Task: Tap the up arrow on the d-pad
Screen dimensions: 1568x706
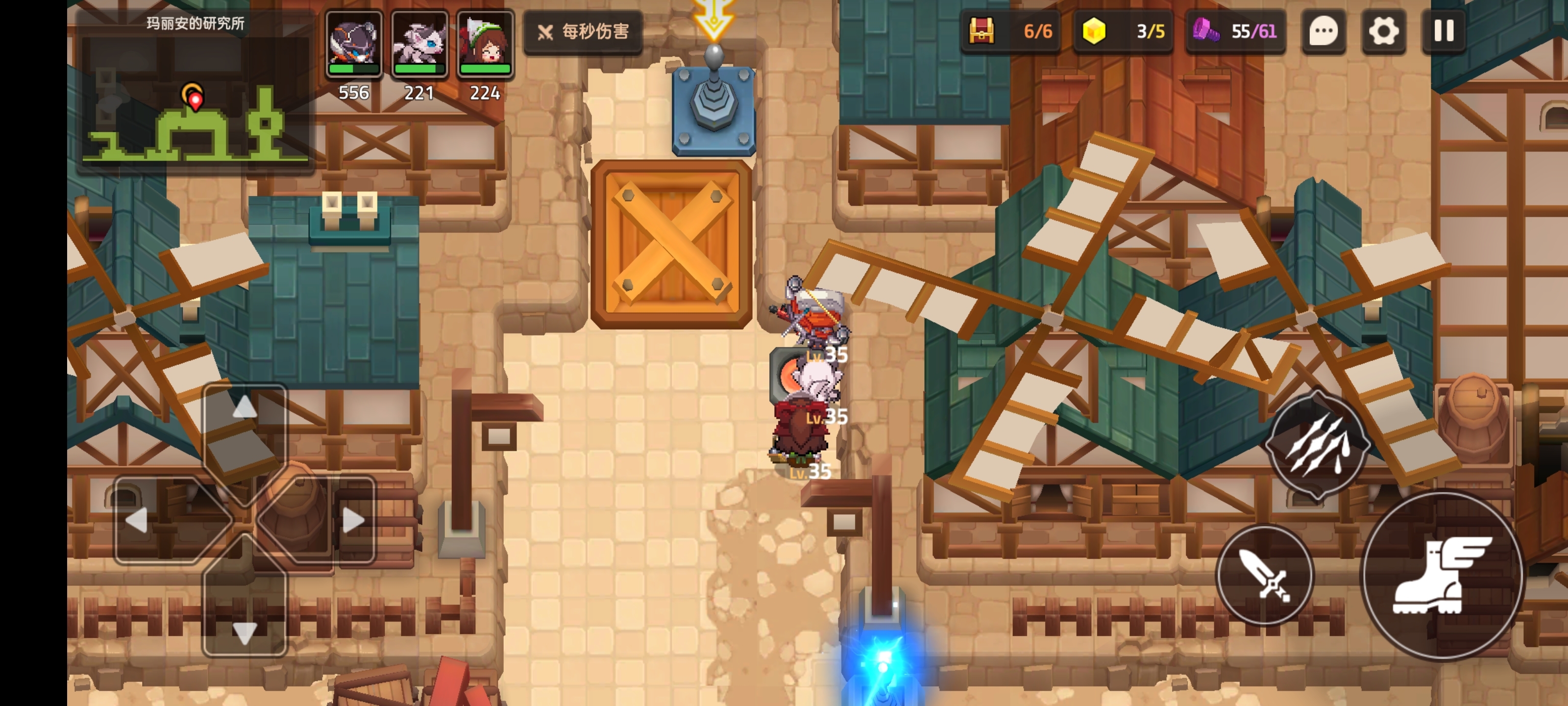Action: pyautogui.click(x=245, y=407)
